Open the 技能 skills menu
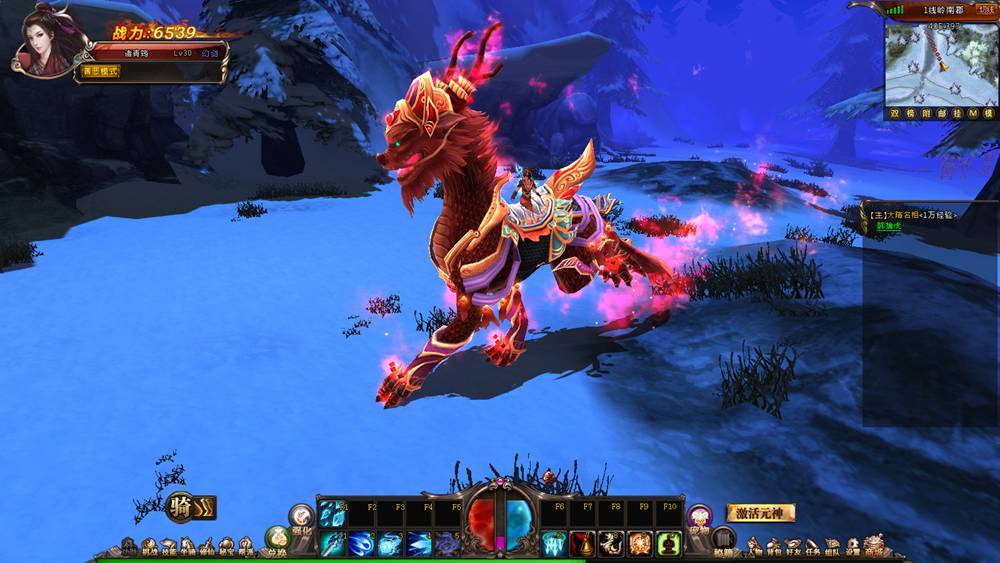 168,547
